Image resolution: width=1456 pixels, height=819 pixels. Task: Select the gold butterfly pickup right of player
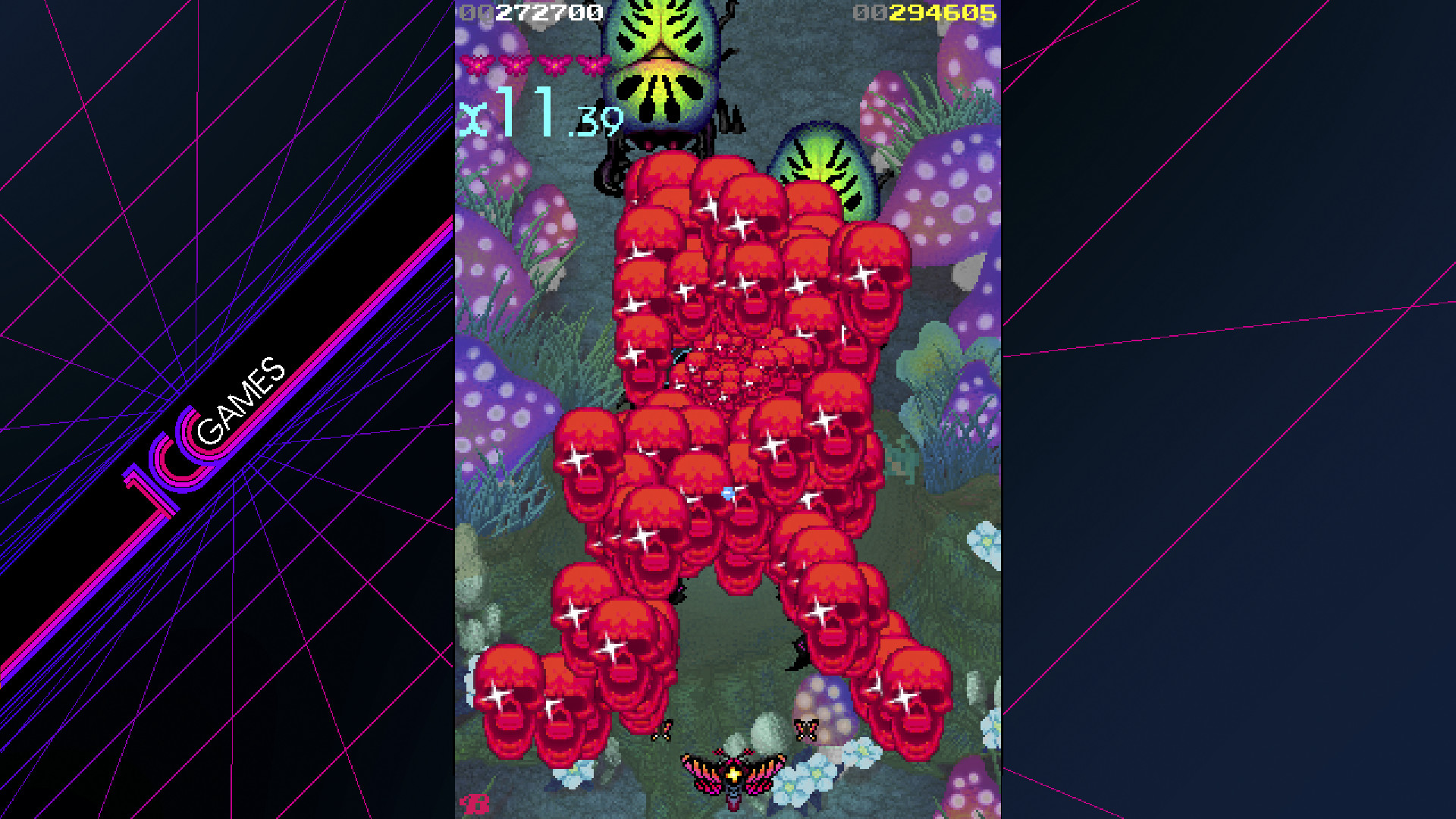(805, 730)
